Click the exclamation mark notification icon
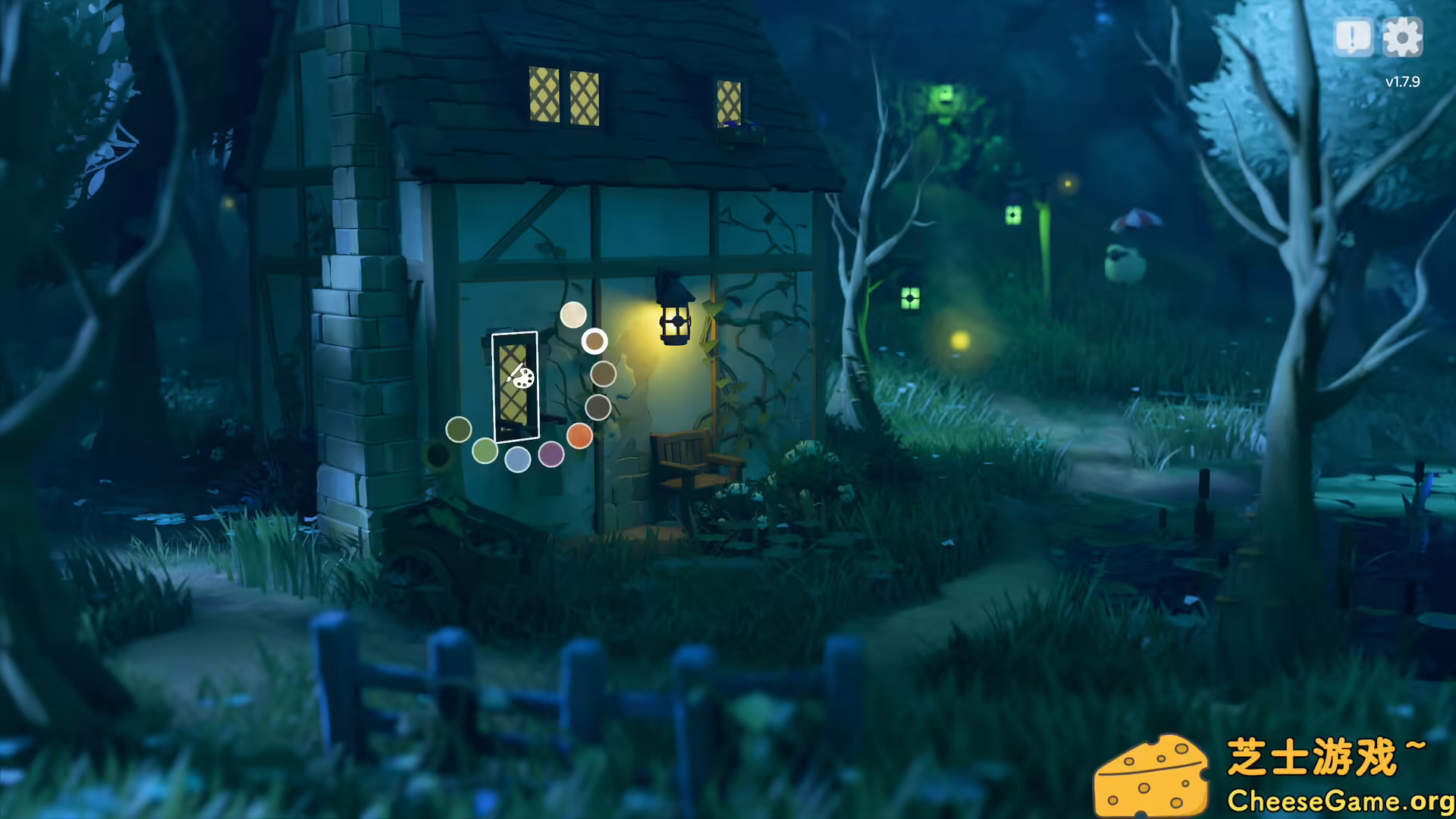The height and width of the screenshot is (819, 1456). tap(1354, 36)
